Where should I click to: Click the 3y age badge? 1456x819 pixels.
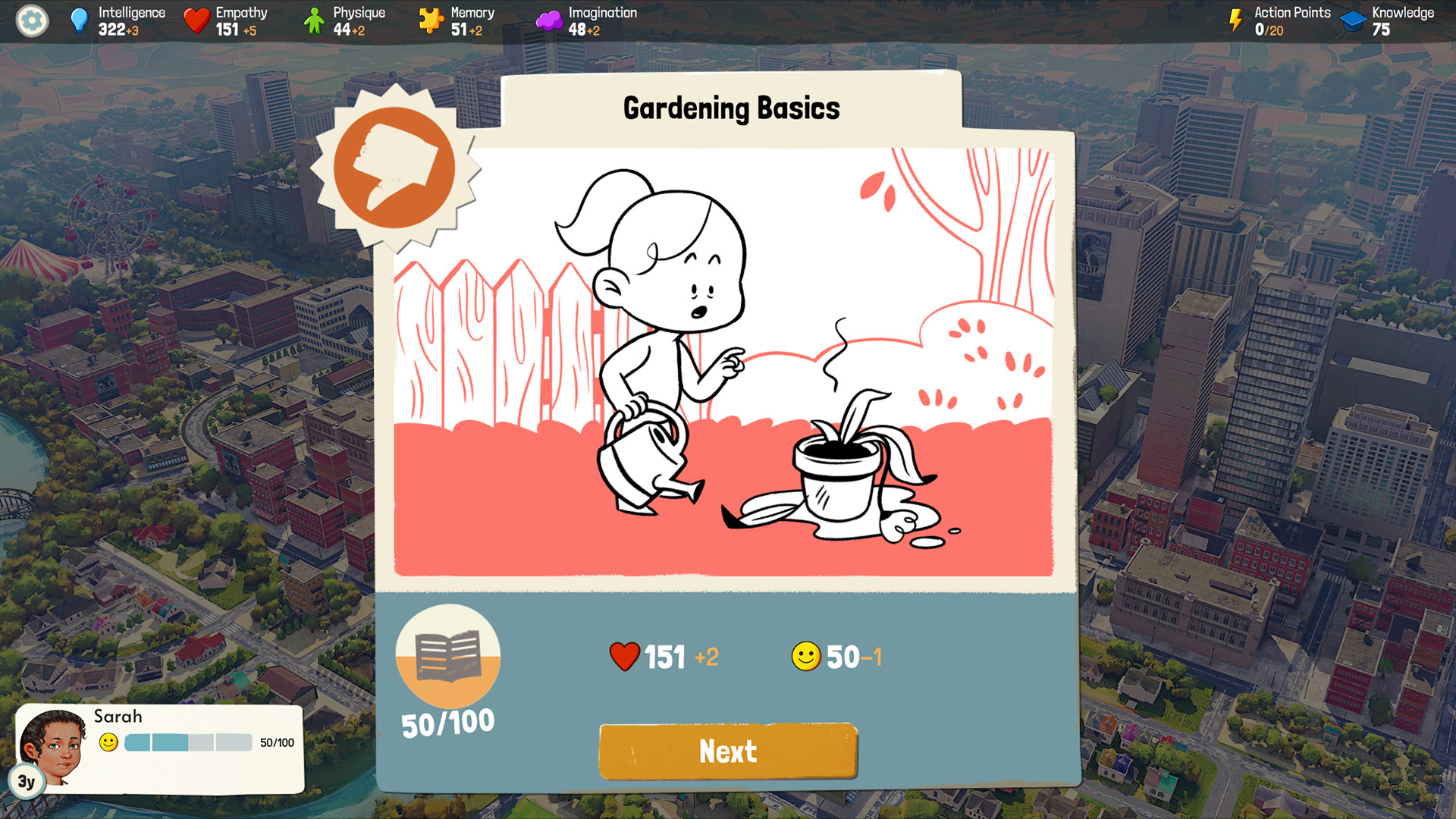point(27,782)
